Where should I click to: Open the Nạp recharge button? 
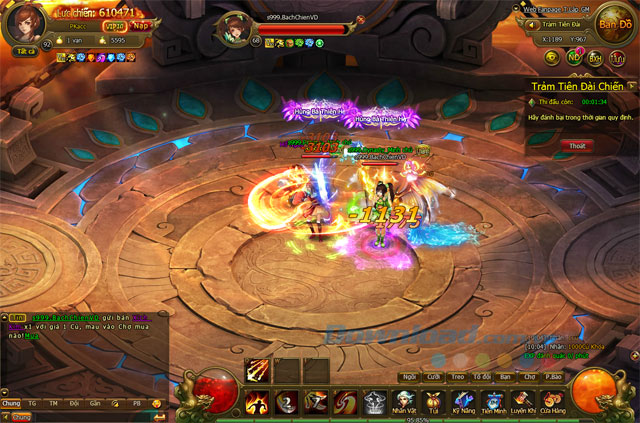[143, 26]
